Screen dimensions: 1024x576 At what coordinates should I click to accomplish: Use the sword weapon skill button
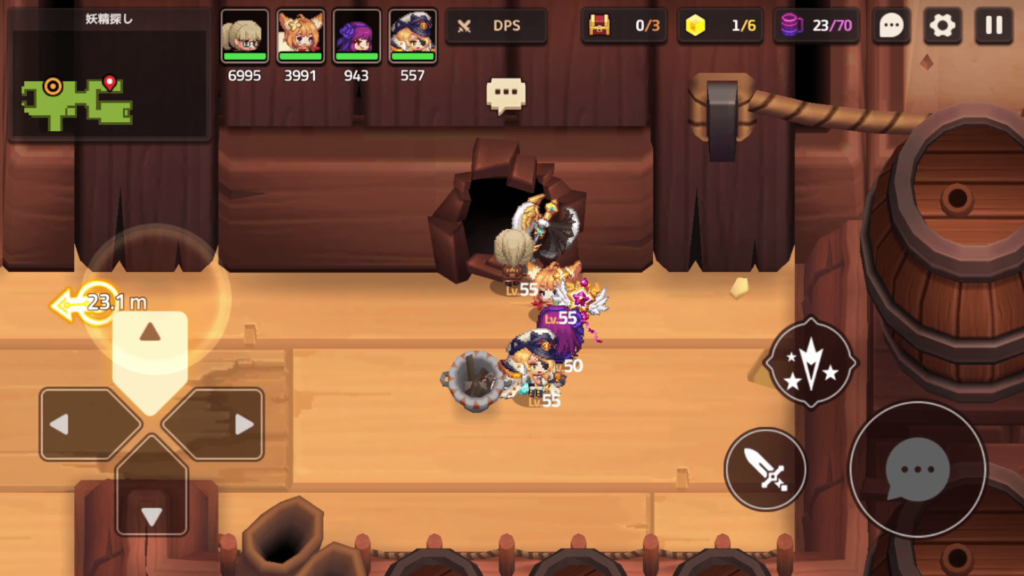point(766,468)
